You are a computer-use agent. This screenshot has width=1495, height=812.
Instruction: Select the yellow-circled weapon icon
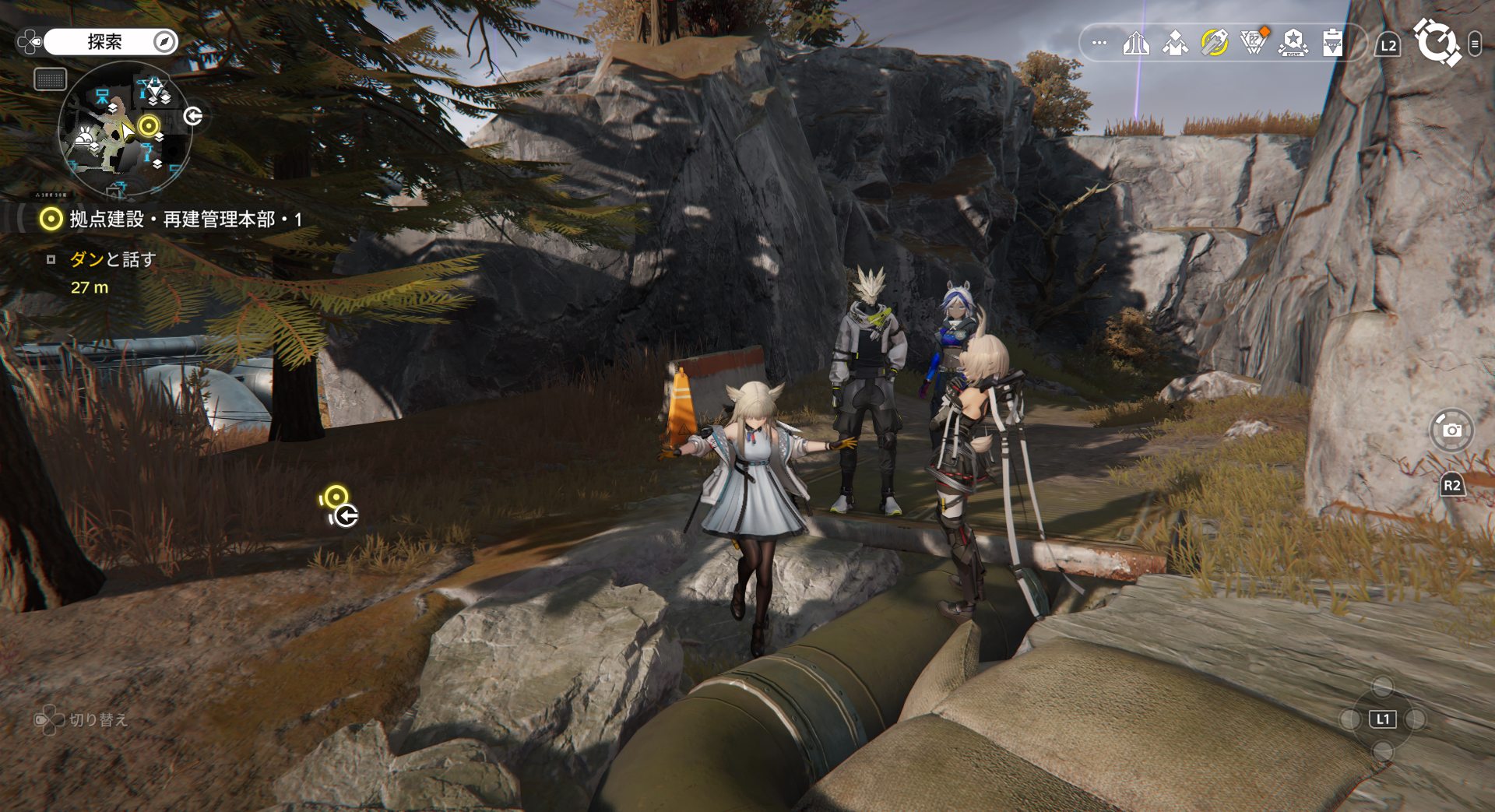1214,43
